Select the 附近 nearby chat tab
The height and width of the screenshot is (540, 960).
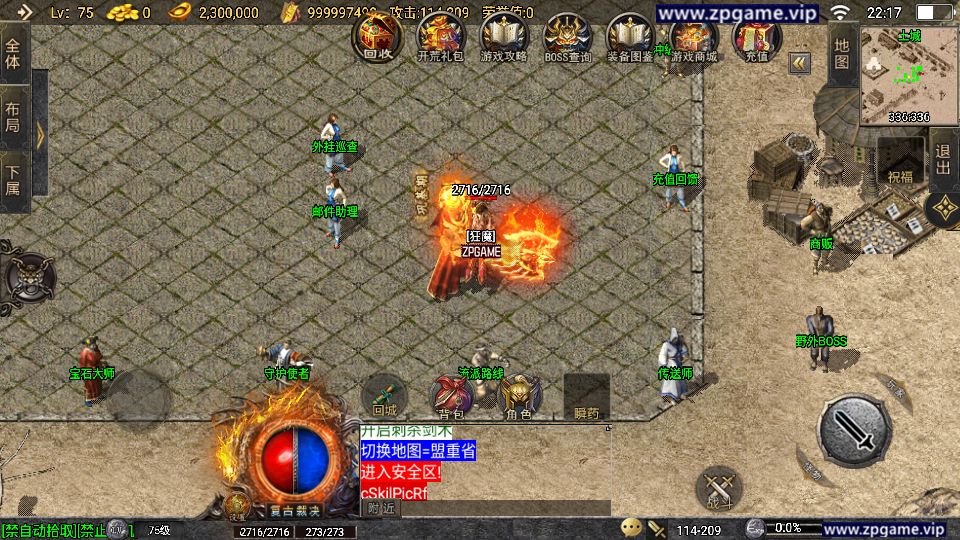380,508
